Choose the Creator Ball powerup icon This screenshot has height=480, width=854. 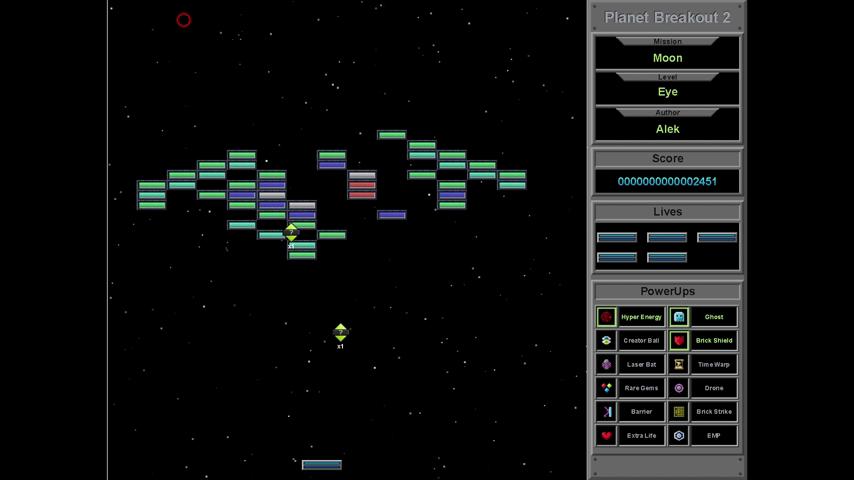606,341
